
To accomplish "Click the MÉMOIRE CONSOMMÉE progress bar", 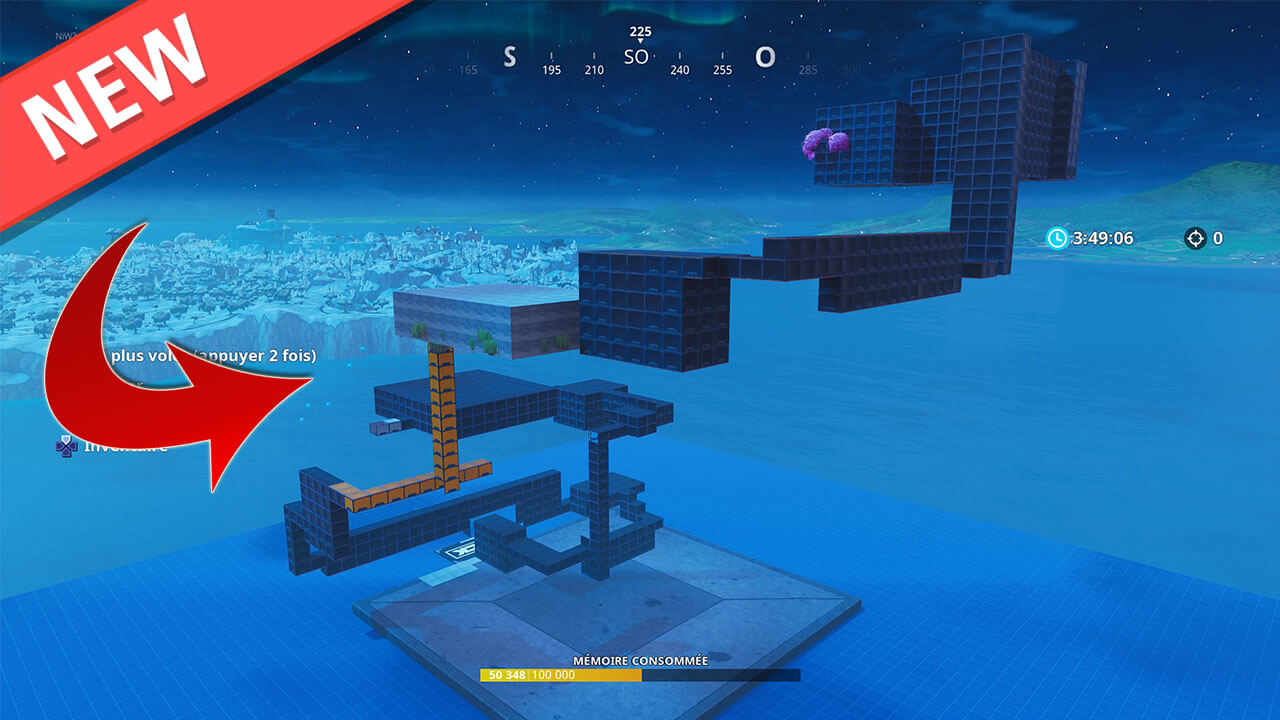I will pyautogui.click(x=640, y=675).
